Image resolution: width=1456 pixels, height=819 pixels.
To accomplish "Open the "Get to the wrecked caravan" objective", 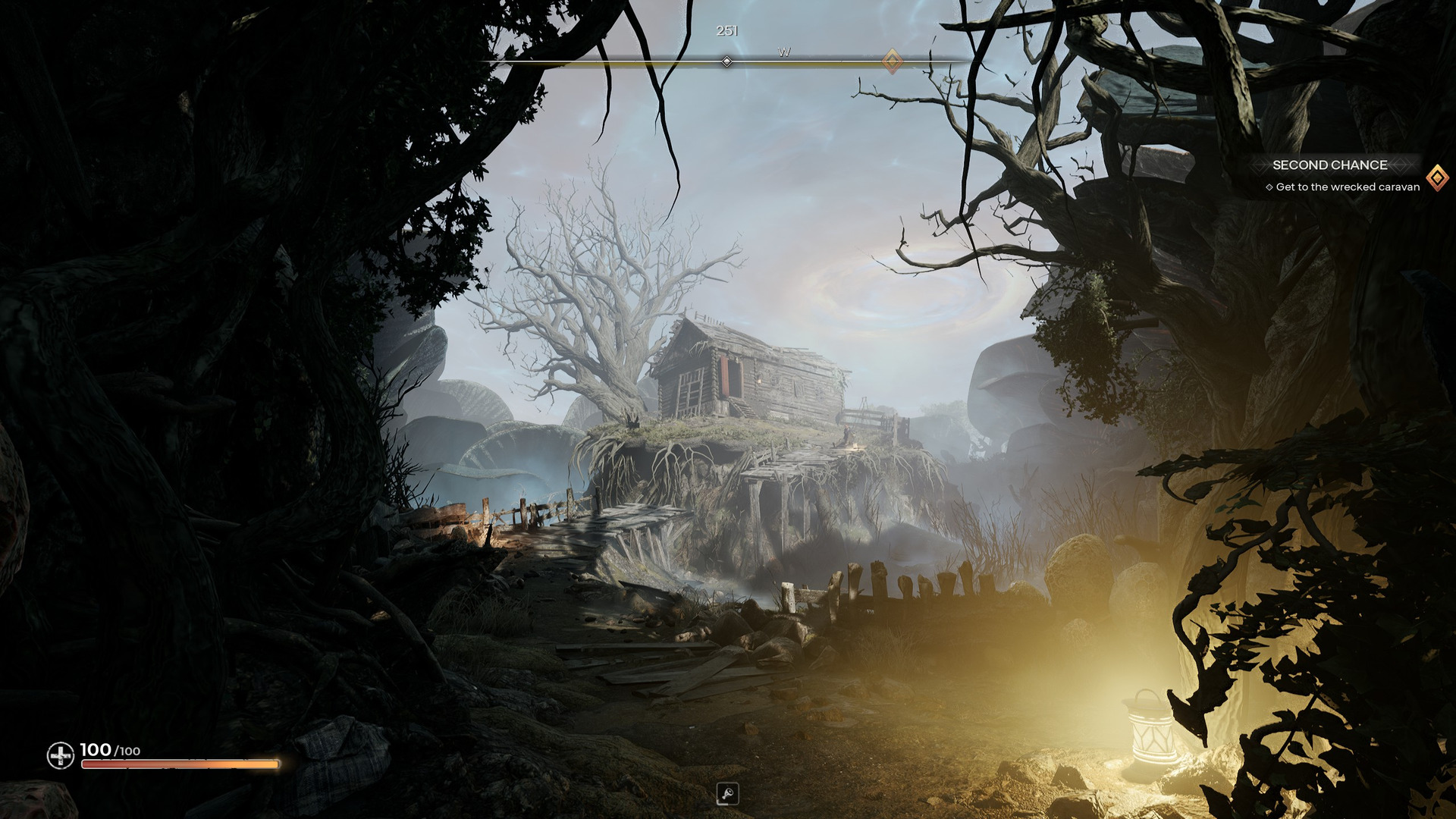I will 1347,187.
